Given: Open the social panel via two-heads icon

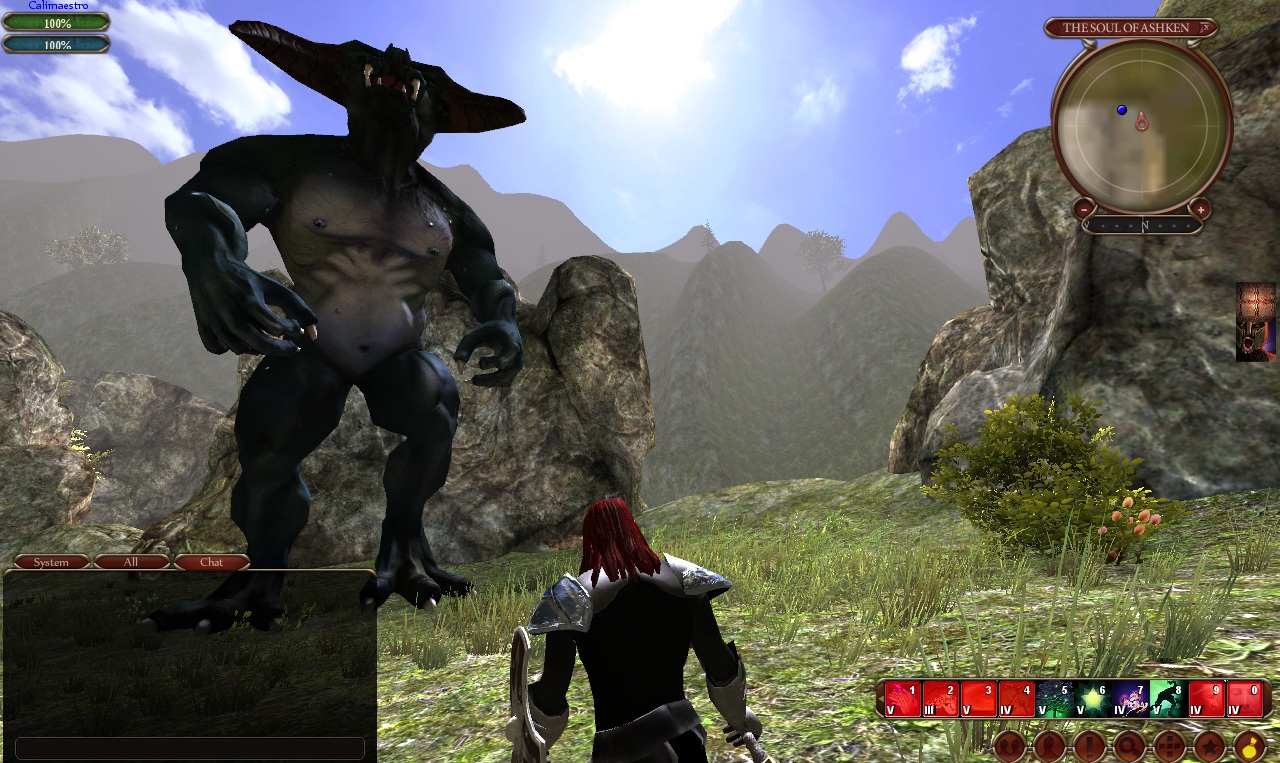Looking at the screenshot, I should (1009, 747).
